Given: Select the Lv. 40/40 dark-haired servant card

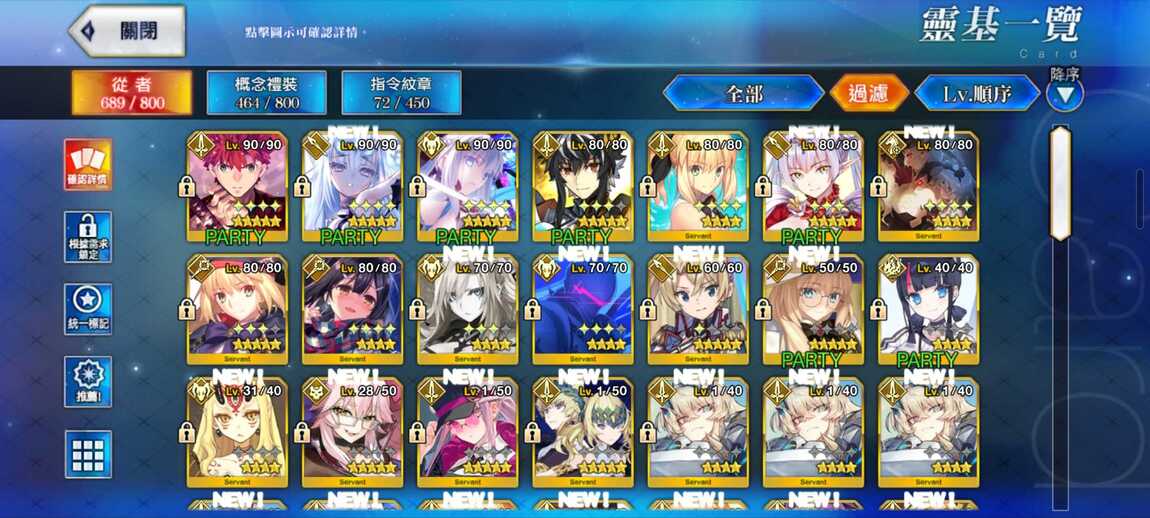Looking at the screenshot, I should tap(928, 309).
